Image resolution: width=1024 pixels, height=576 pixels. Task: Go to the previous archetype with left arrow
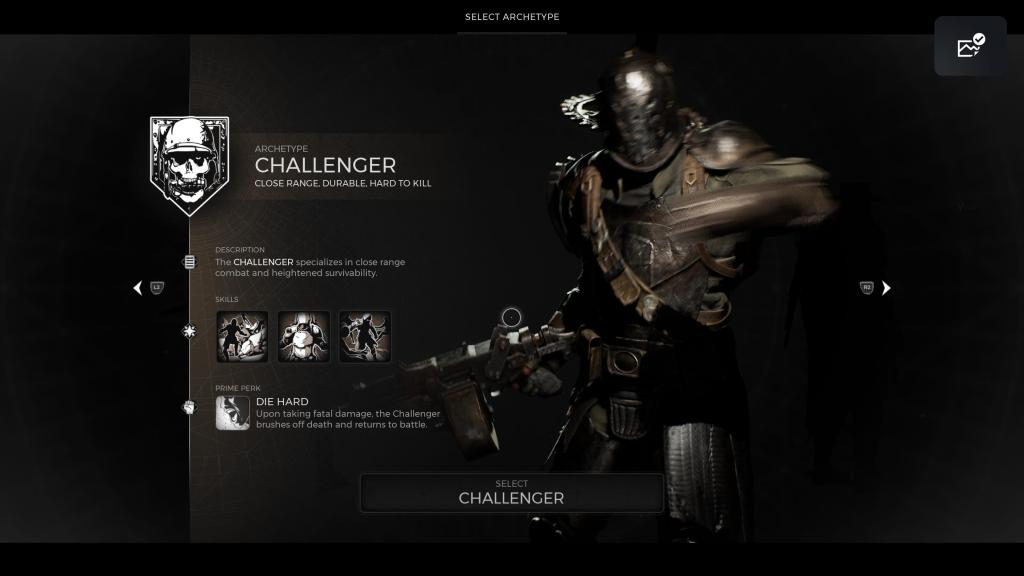[x=138, y=288]
